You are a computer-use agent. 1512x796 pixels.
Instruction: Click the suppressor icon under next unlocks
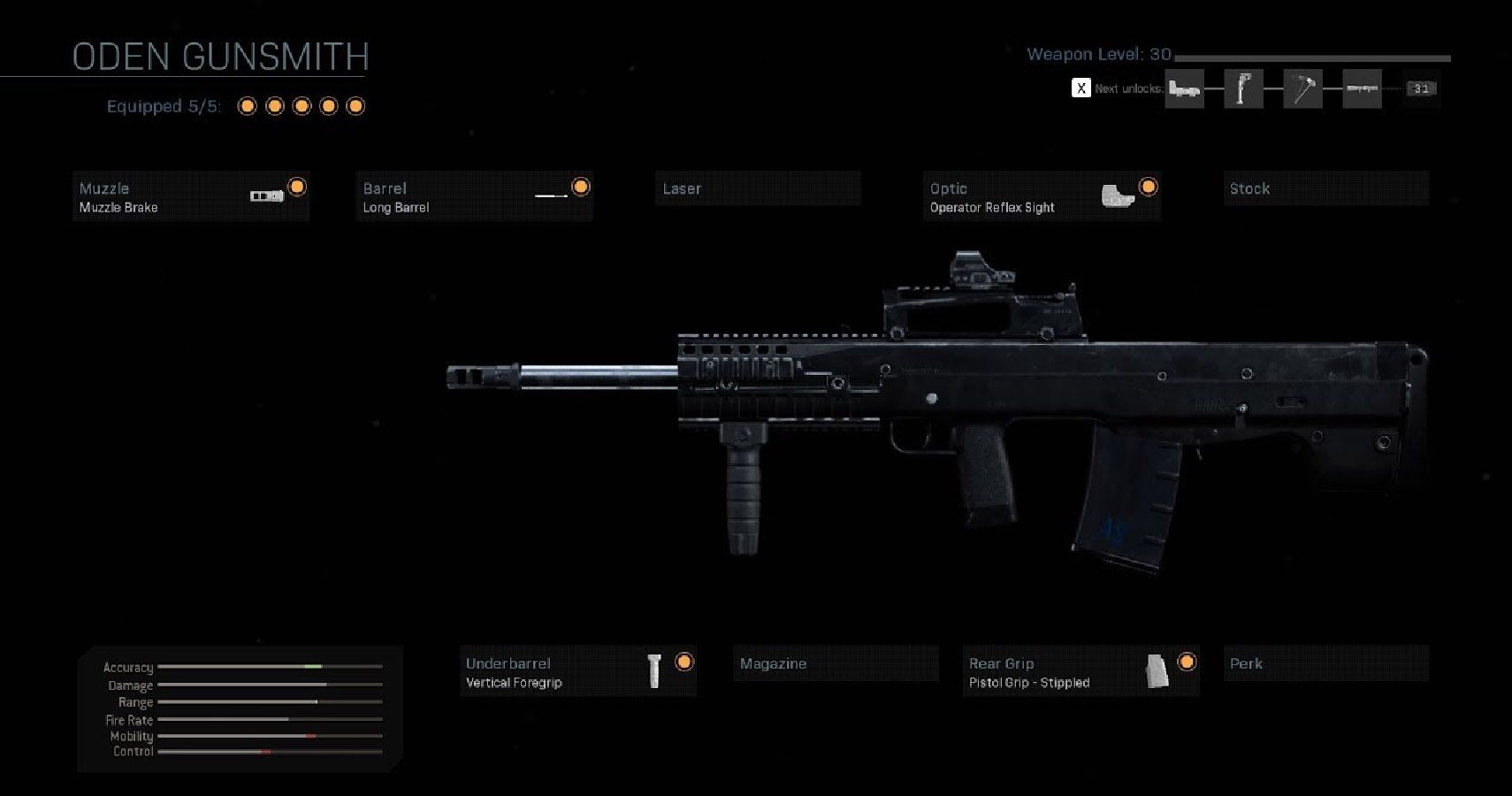1362,88
